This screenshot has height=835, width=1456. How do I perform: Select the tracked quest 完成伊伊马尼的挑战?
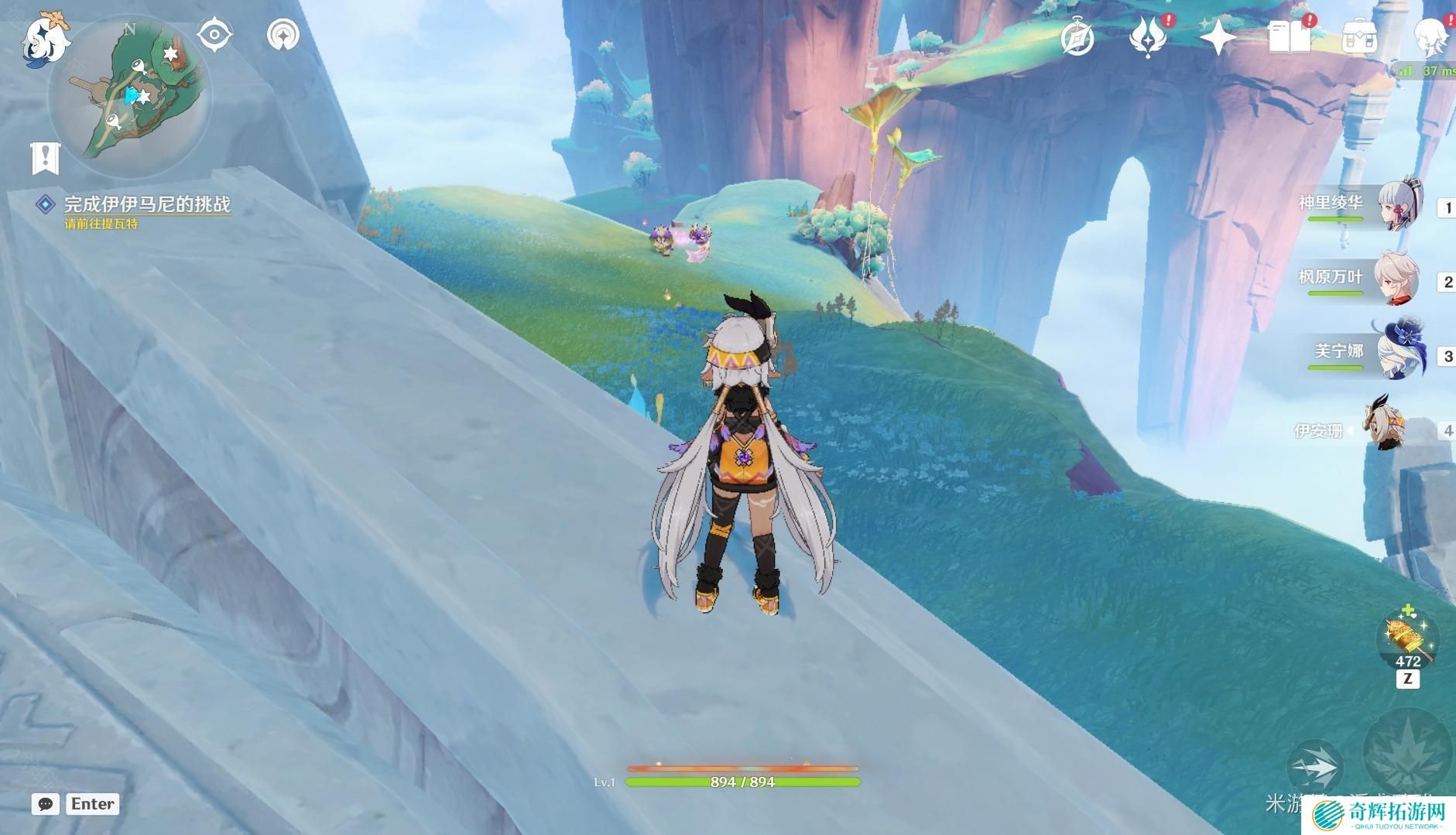146,204
